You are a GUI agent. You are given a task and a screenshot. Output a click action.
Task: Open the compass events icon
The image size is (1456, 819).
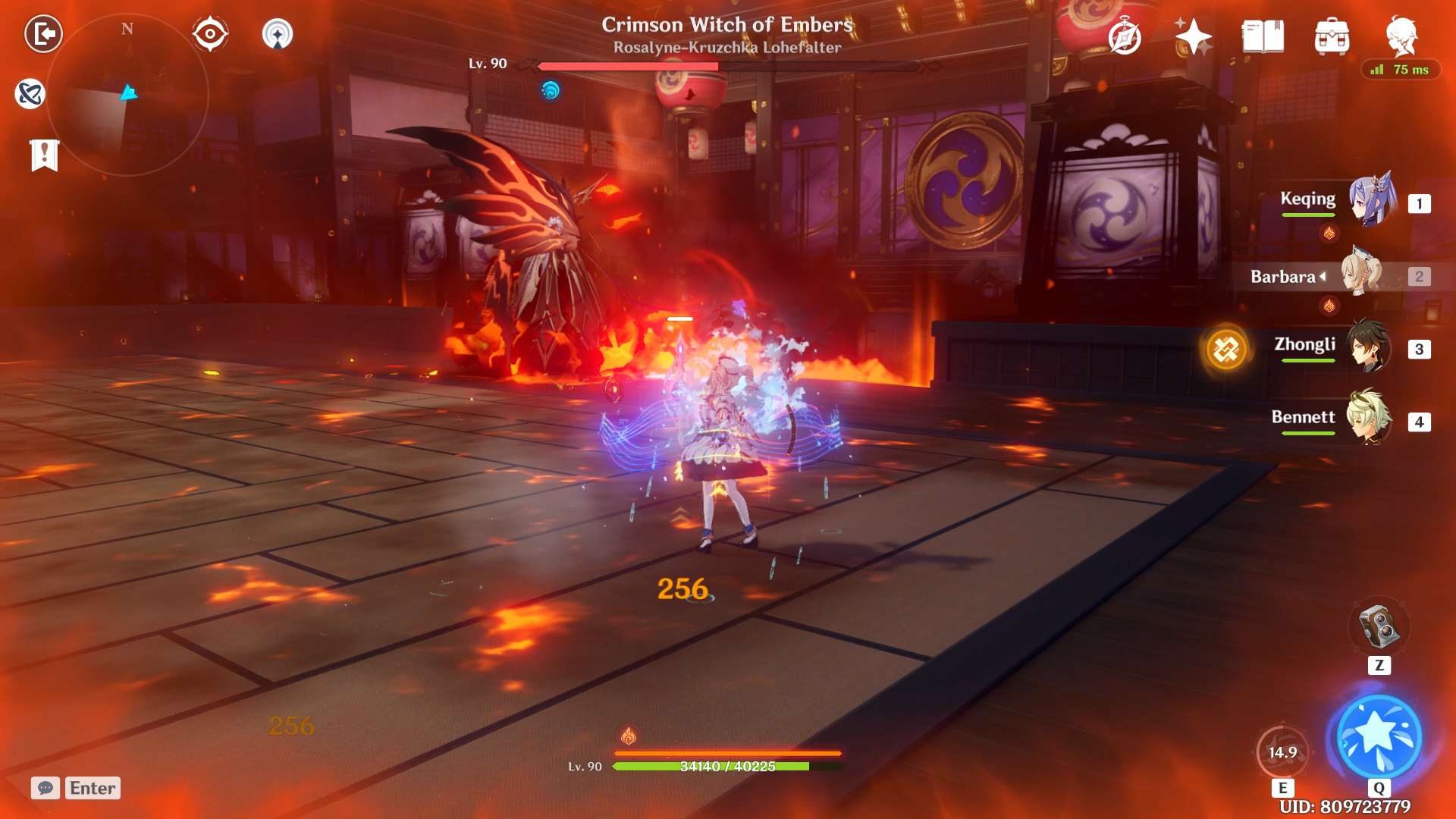[1125, 36]
